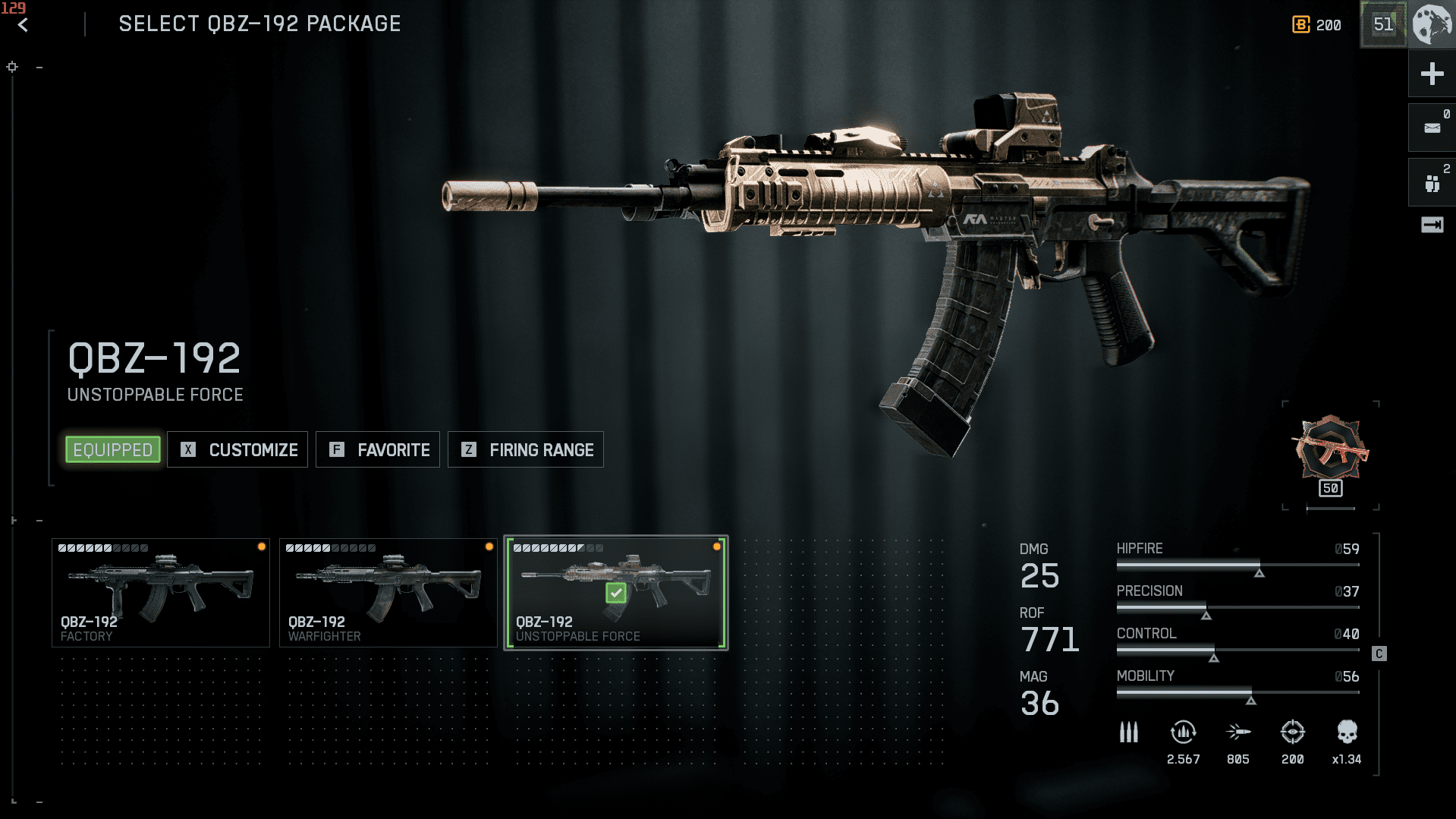Select the Unstoppable Force package tile
This screenshot has width=1456, height=819.
pyautogui.click(x=615, y=593)
